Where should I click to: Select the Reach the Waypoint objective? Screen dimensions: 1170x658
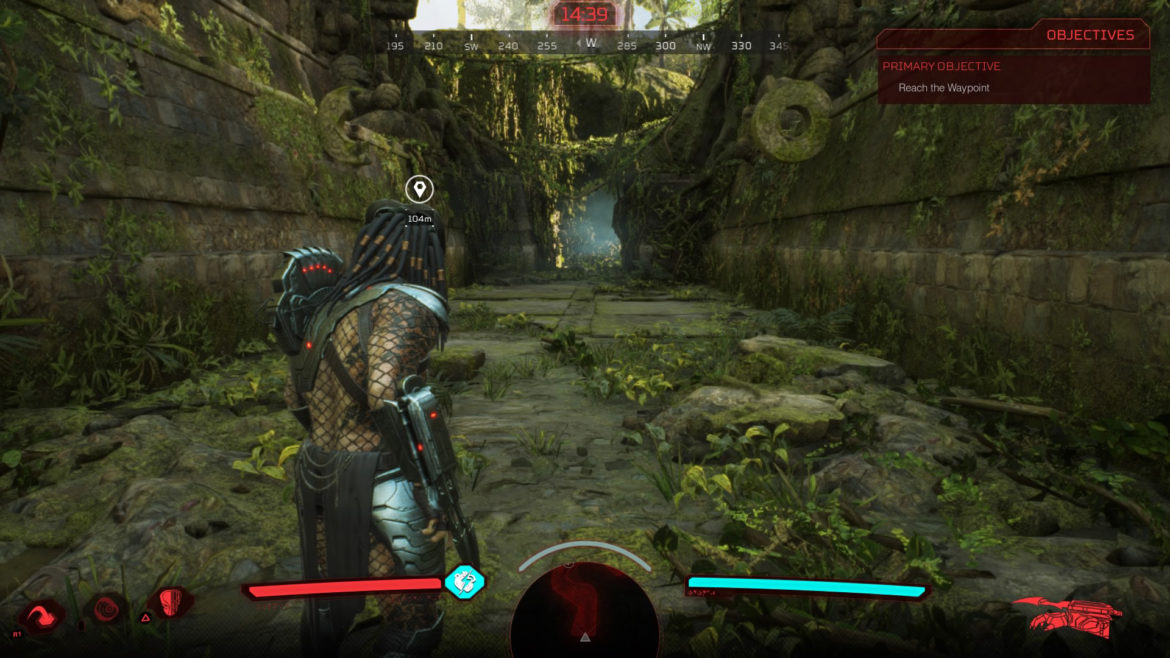[943, 88]
